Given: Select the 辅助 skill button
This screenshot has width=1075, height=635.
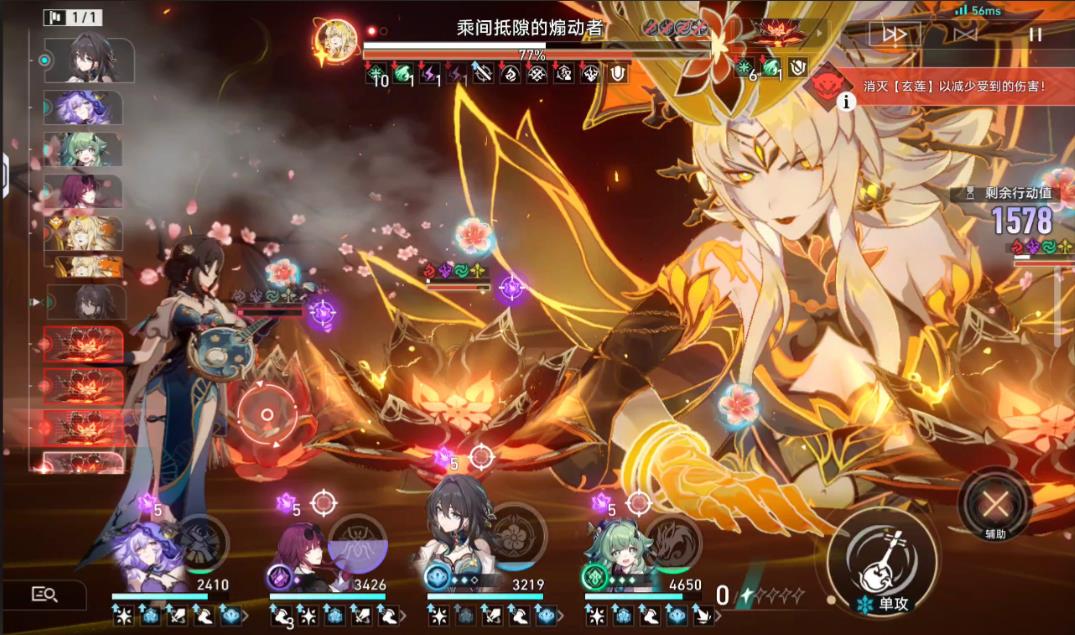Looking at the screenshot, I should 994,501.
